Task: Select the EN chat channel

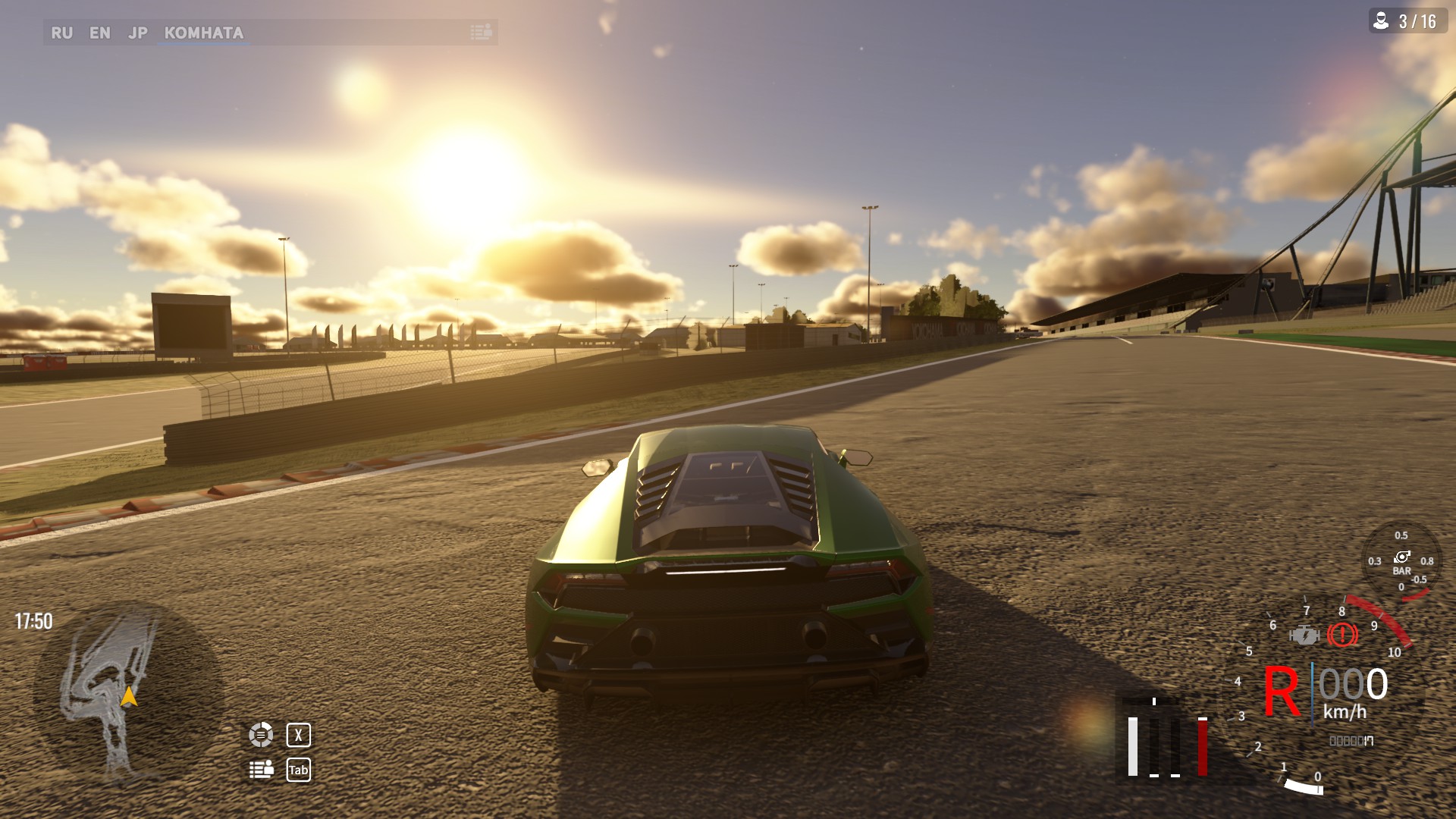Action: (x=99, y=33)
